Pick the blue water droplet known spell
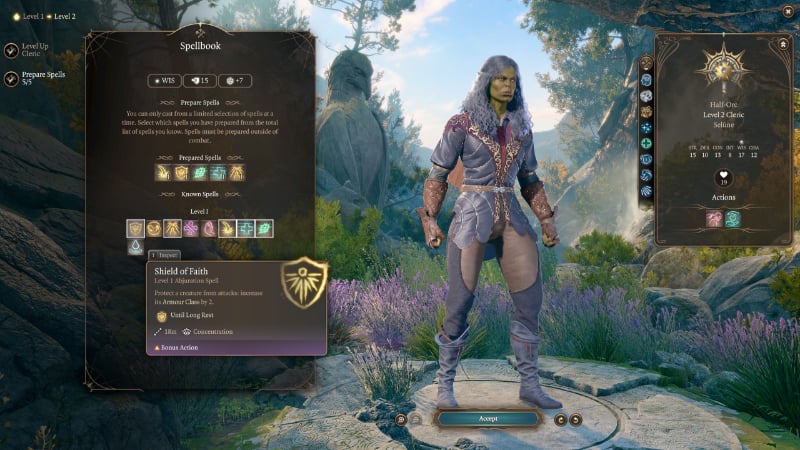The height and width of the screenshot is (450, 800). pos(135,247)
